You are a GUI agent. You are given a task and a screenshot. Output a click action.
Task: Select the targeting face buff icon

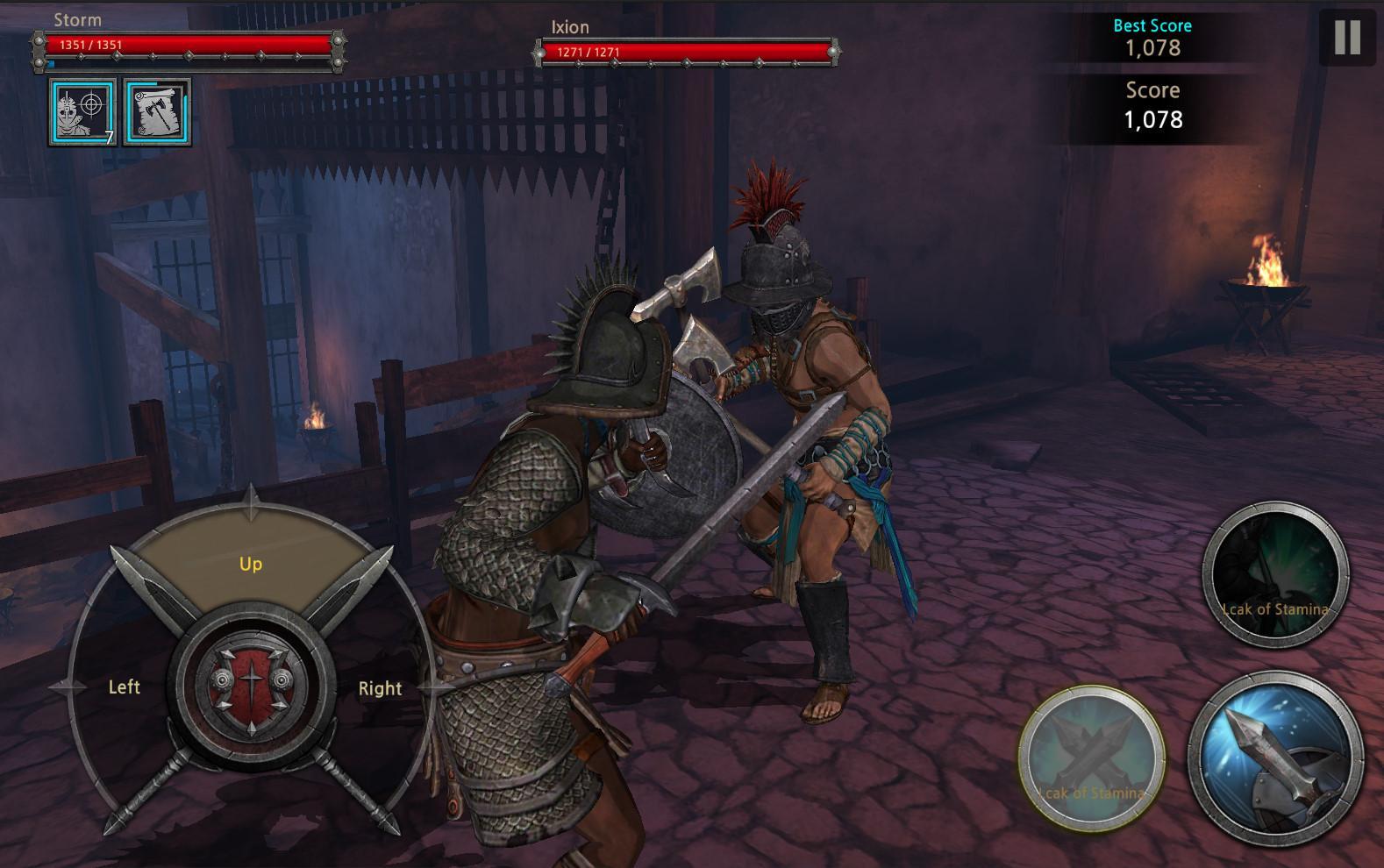(82, 112)
